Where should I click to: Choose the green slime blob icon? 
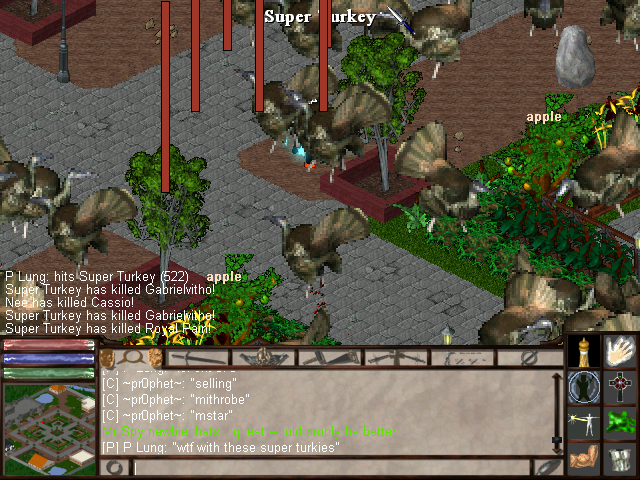pos(621,423)
